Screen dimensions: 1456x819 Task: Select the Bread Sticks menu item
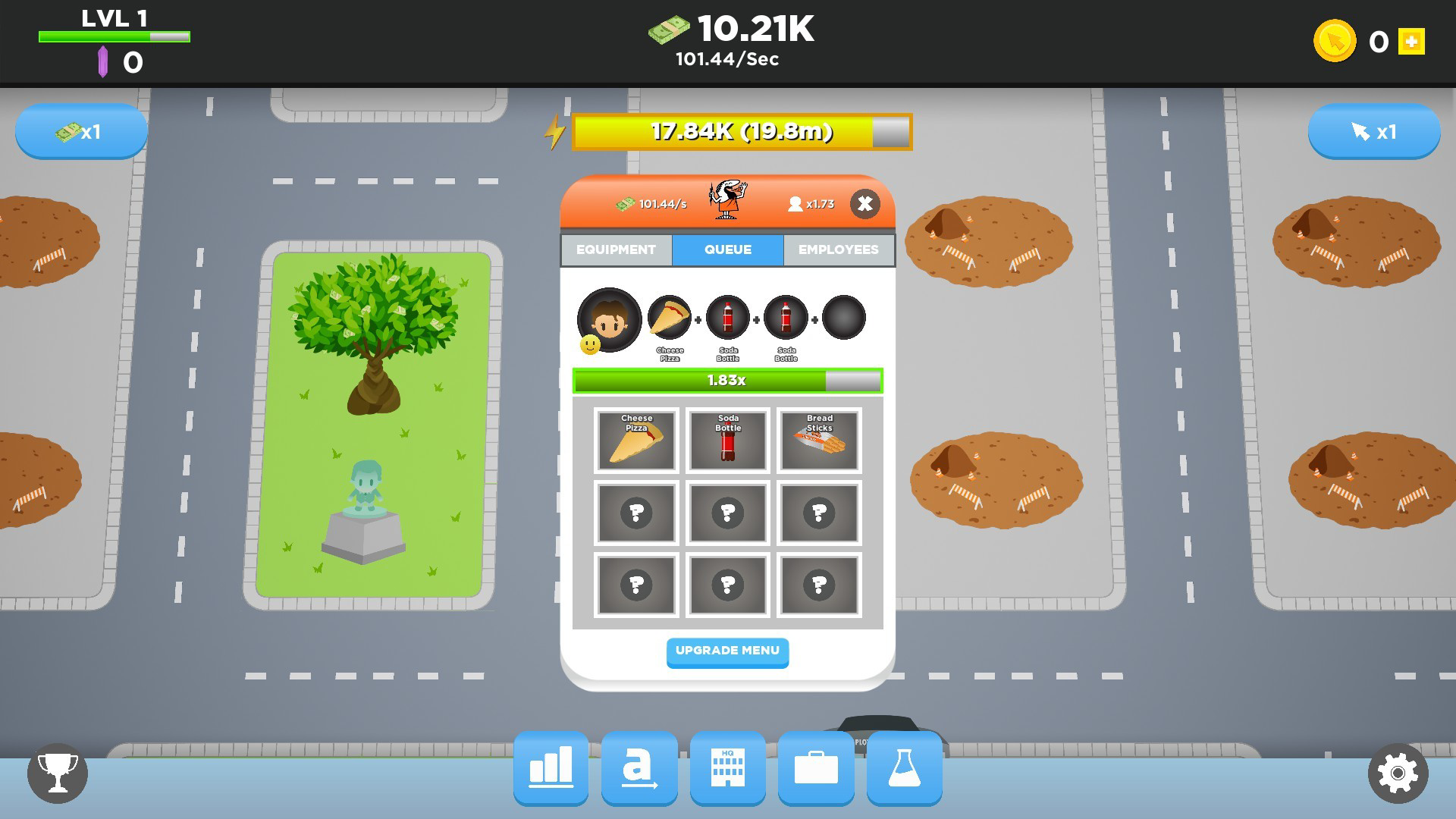(818, 441)
